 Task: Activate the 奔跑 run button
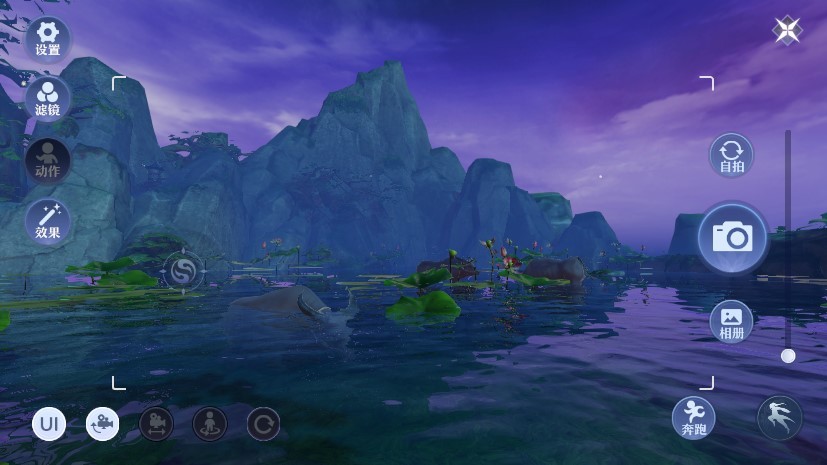(x=693, y=417)
